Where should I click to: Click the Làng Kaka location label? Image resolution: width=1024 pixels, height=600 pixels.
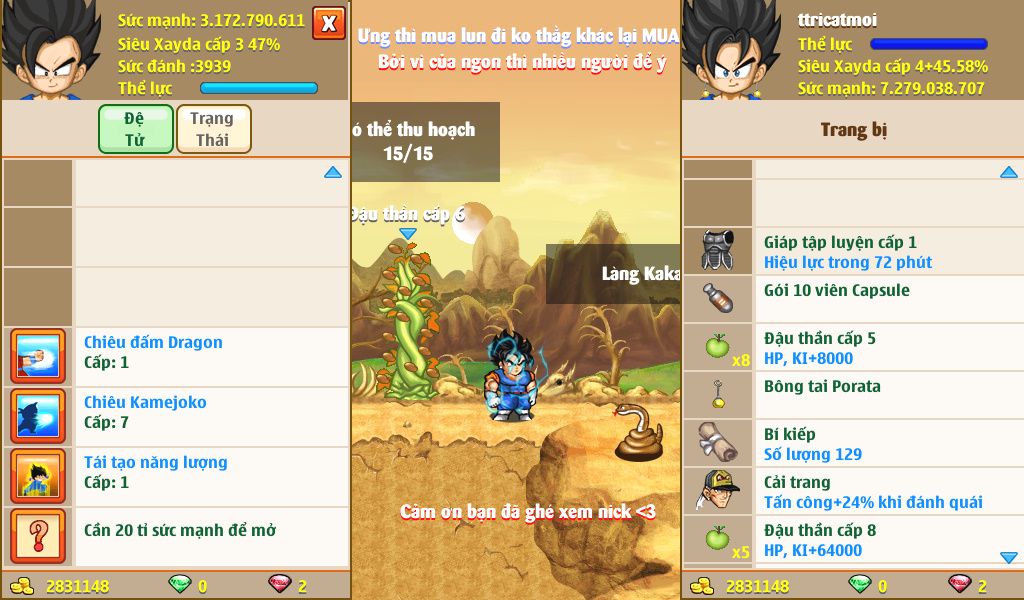[640, 274]
